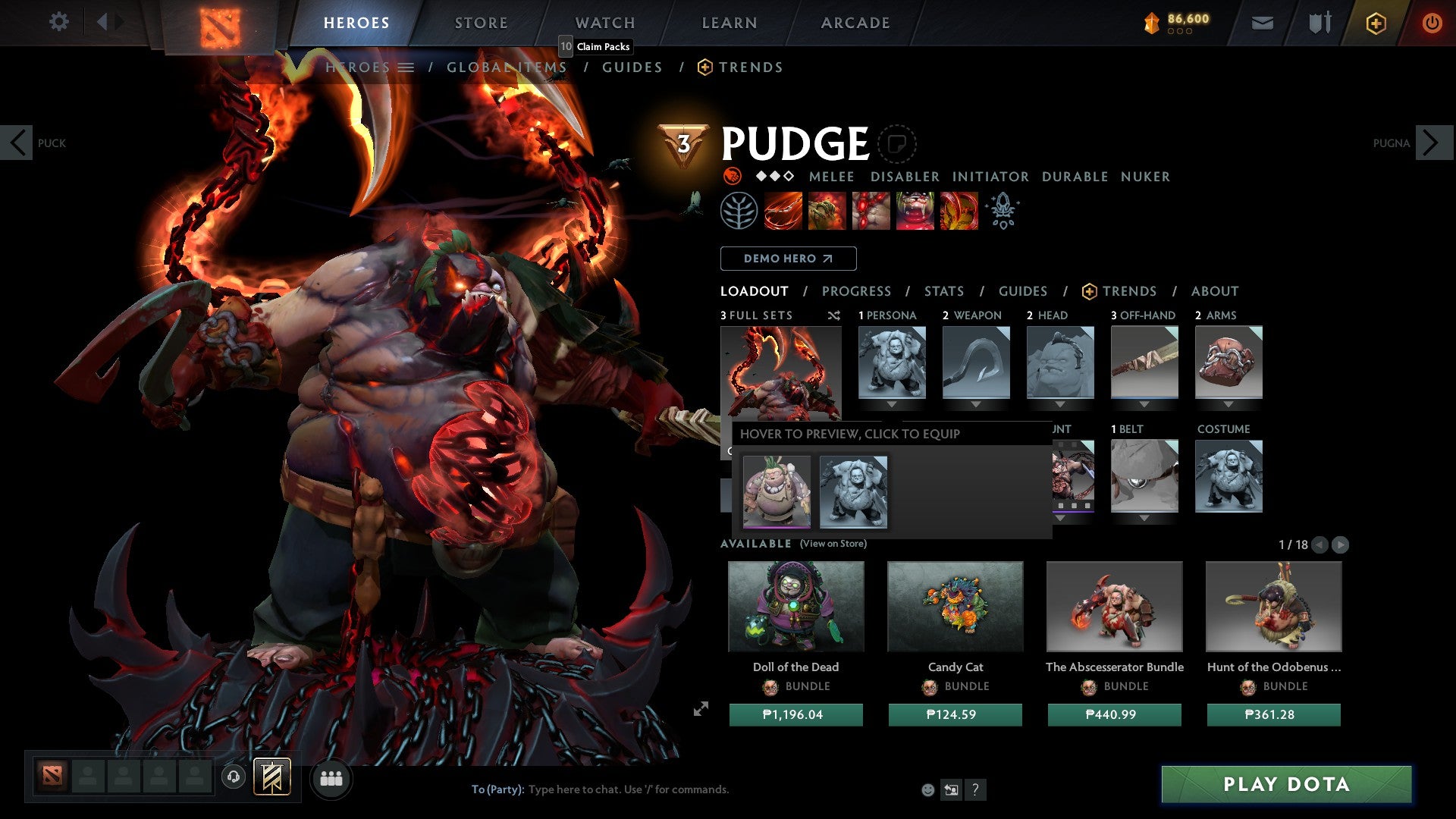Select Pudge's Meat Hook ability icon
This screenshot has width=1456, height=819.
point(781,211)
